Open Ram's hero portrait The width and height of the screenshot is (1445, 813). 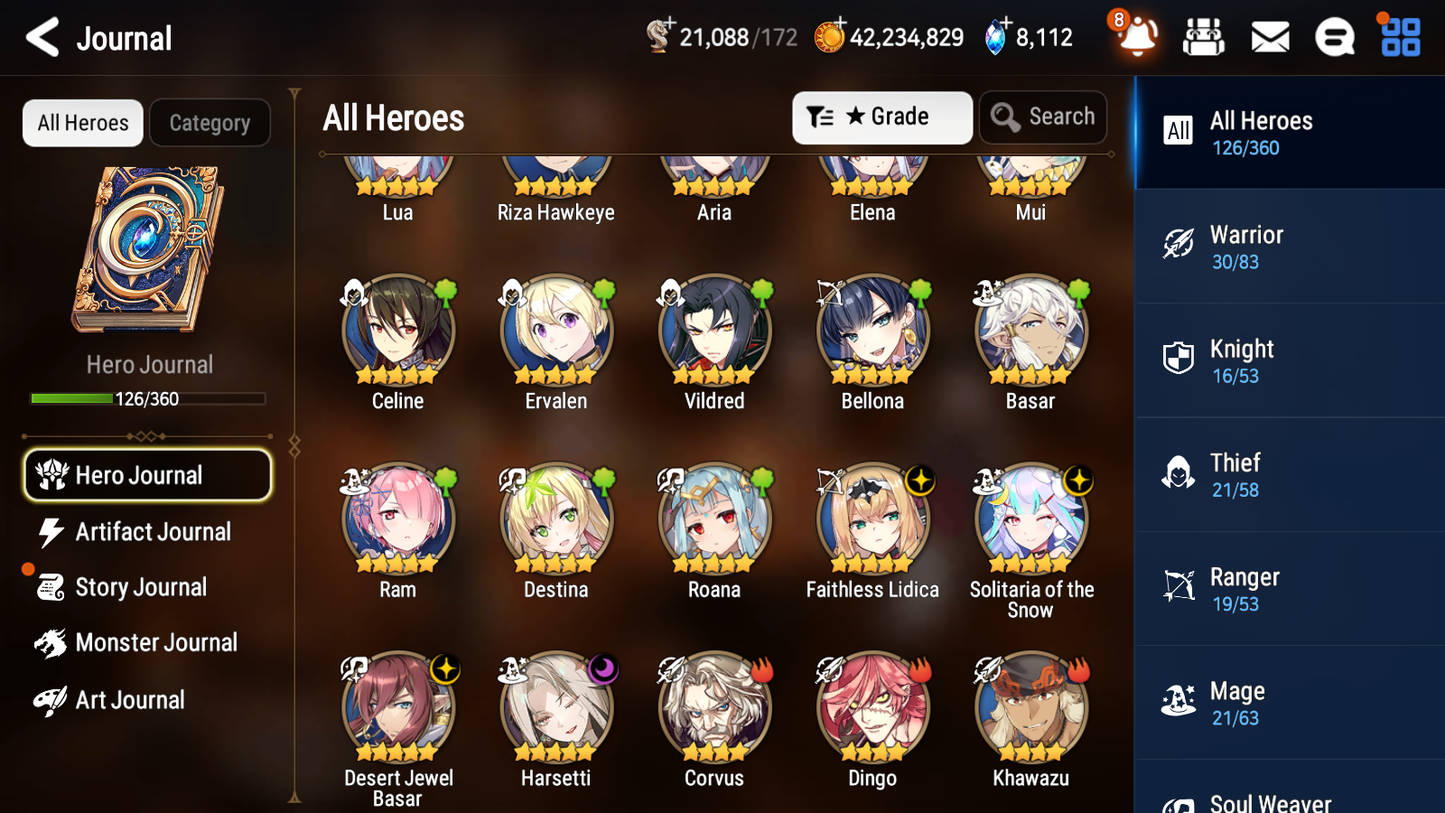click(397, 520)
